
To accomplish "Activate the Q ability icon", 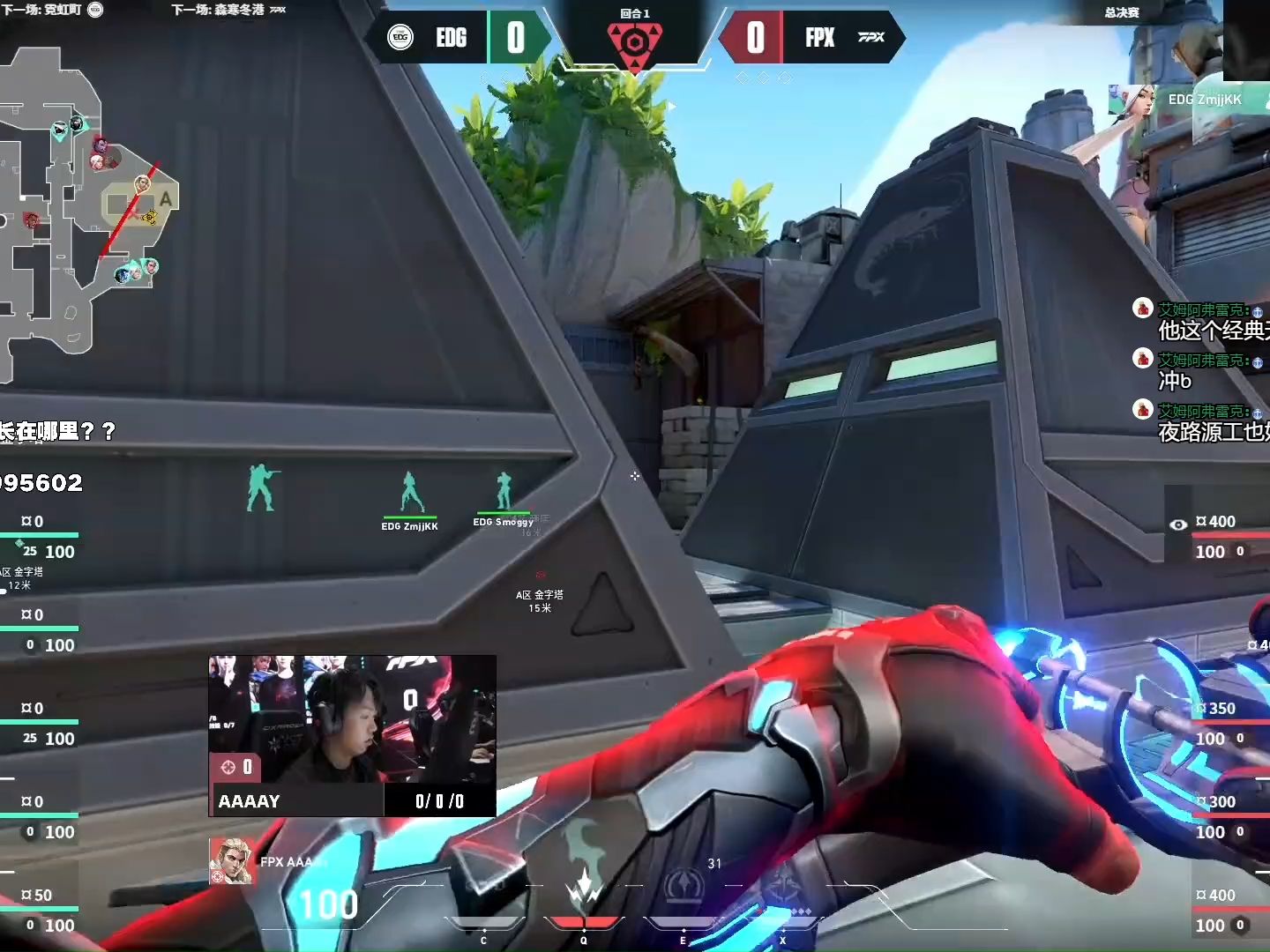I will [583, 890].
